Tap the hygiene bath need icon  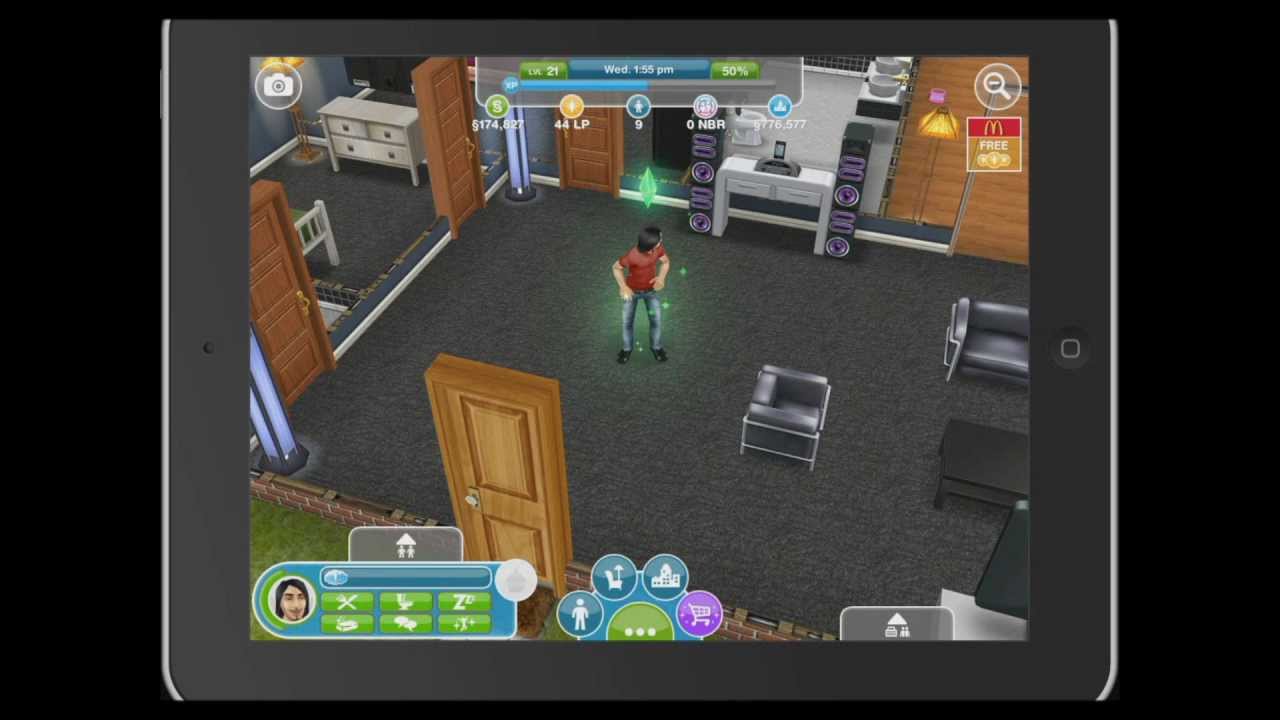click(x=347, y=624)
